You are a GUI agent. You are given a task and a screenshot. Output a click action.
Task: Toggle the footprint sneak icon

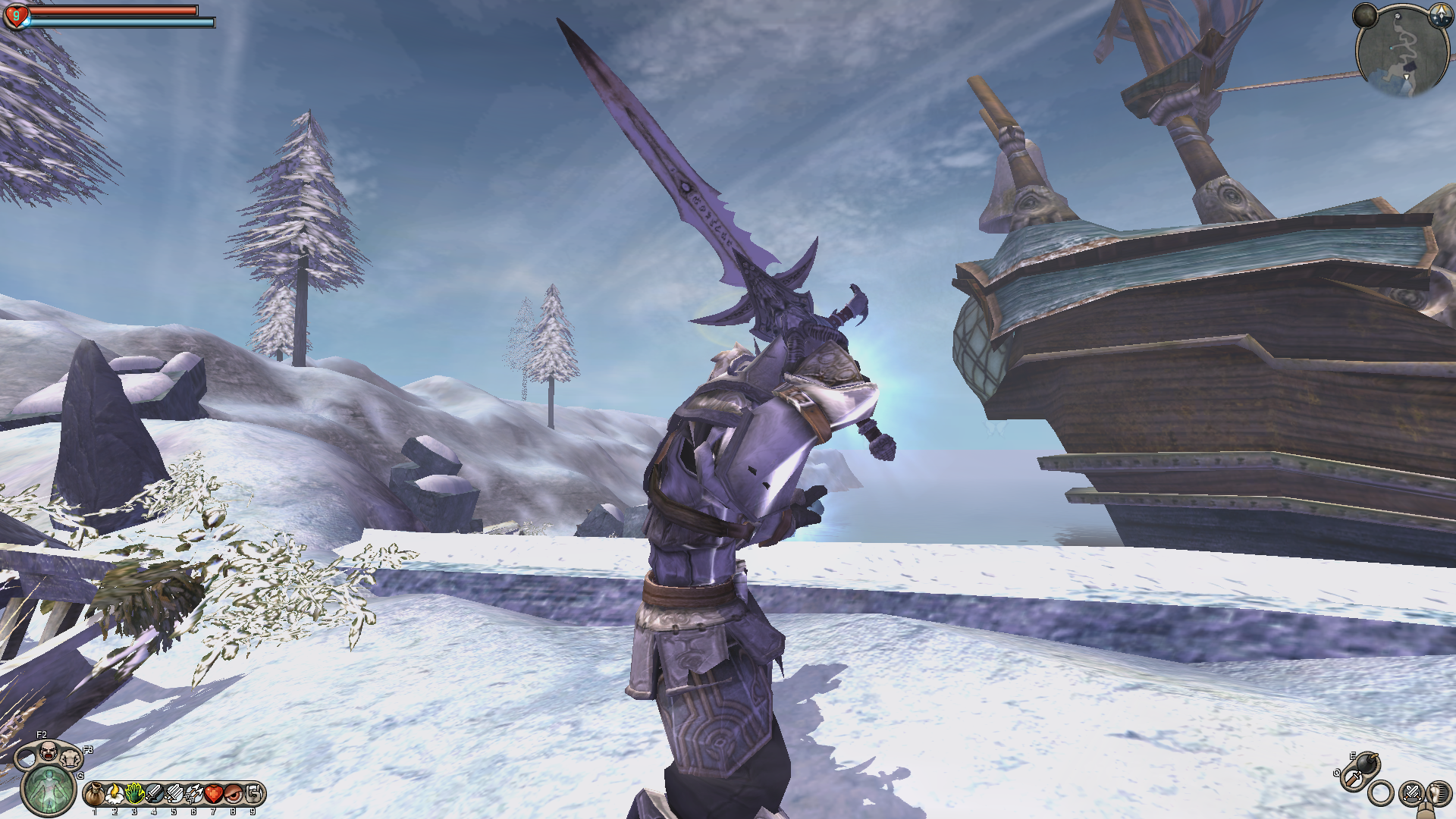[x=1439, y=793]
